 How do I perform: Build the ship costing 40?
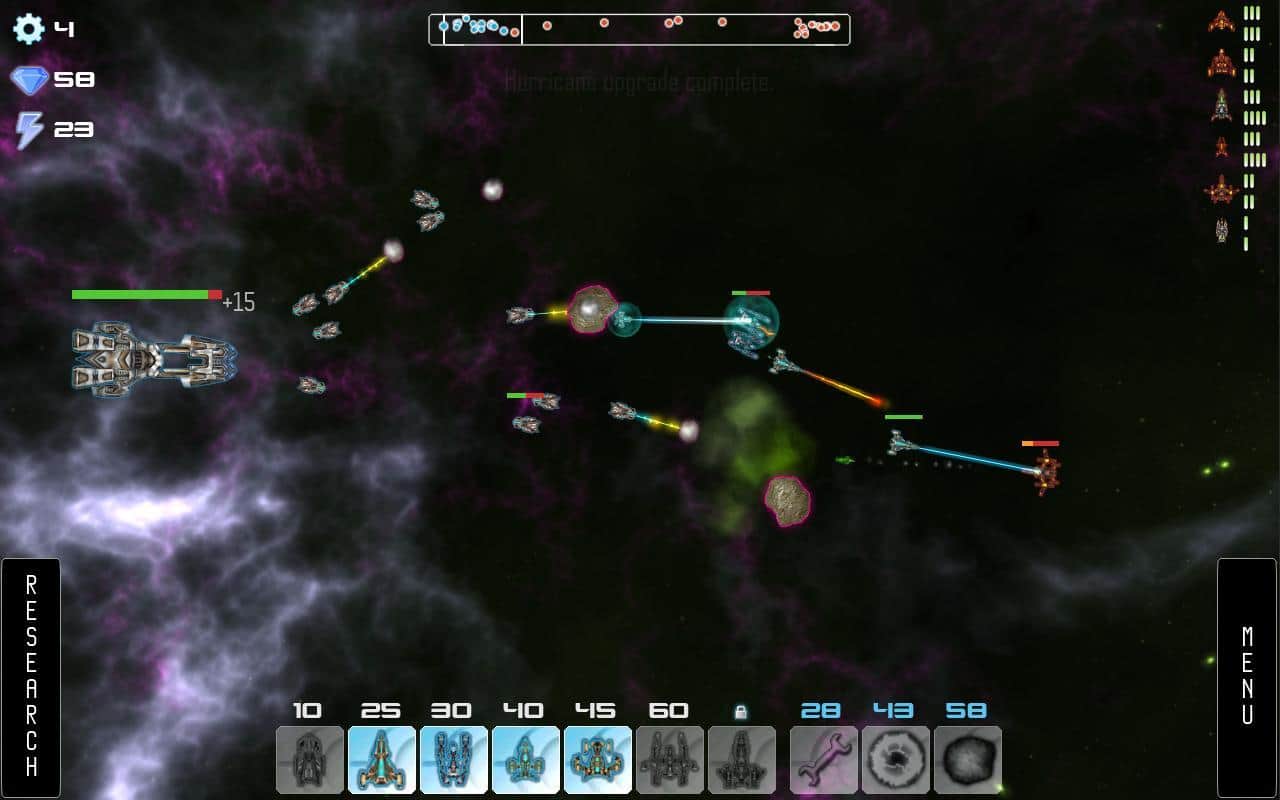[x=526, y=760]
